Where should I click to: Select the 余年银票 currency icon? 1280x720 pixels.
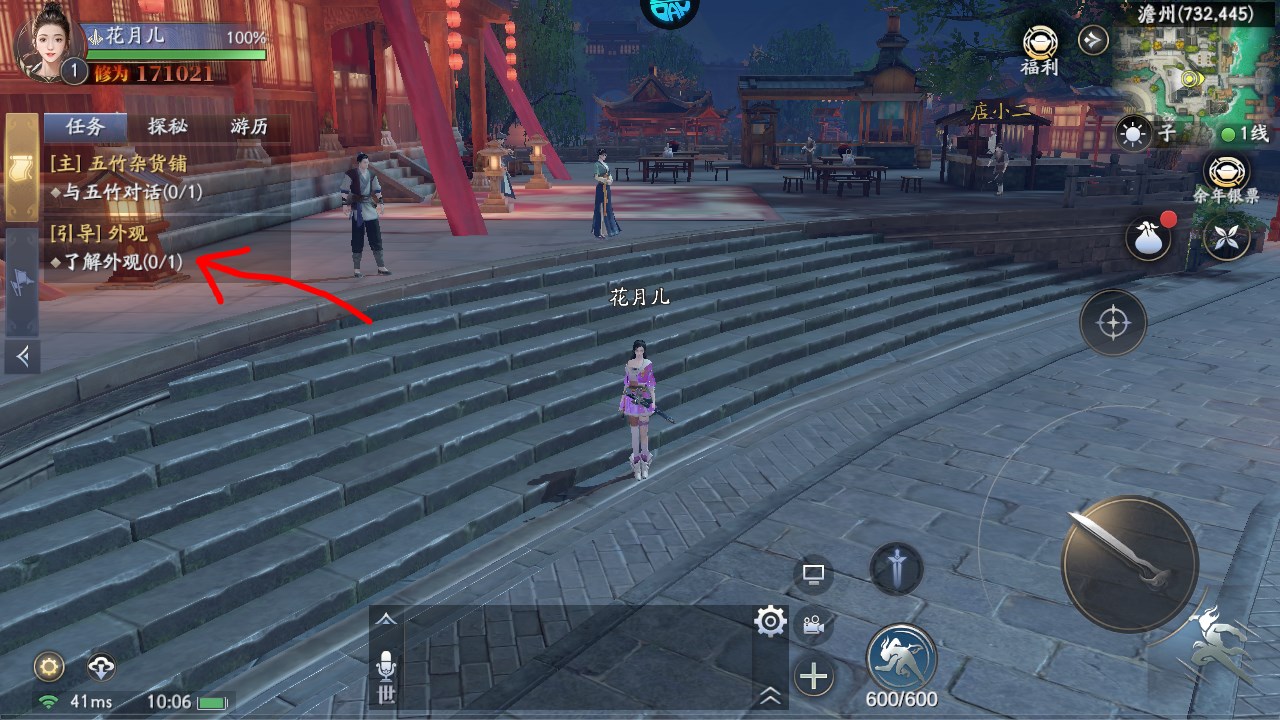point(1226,175)
